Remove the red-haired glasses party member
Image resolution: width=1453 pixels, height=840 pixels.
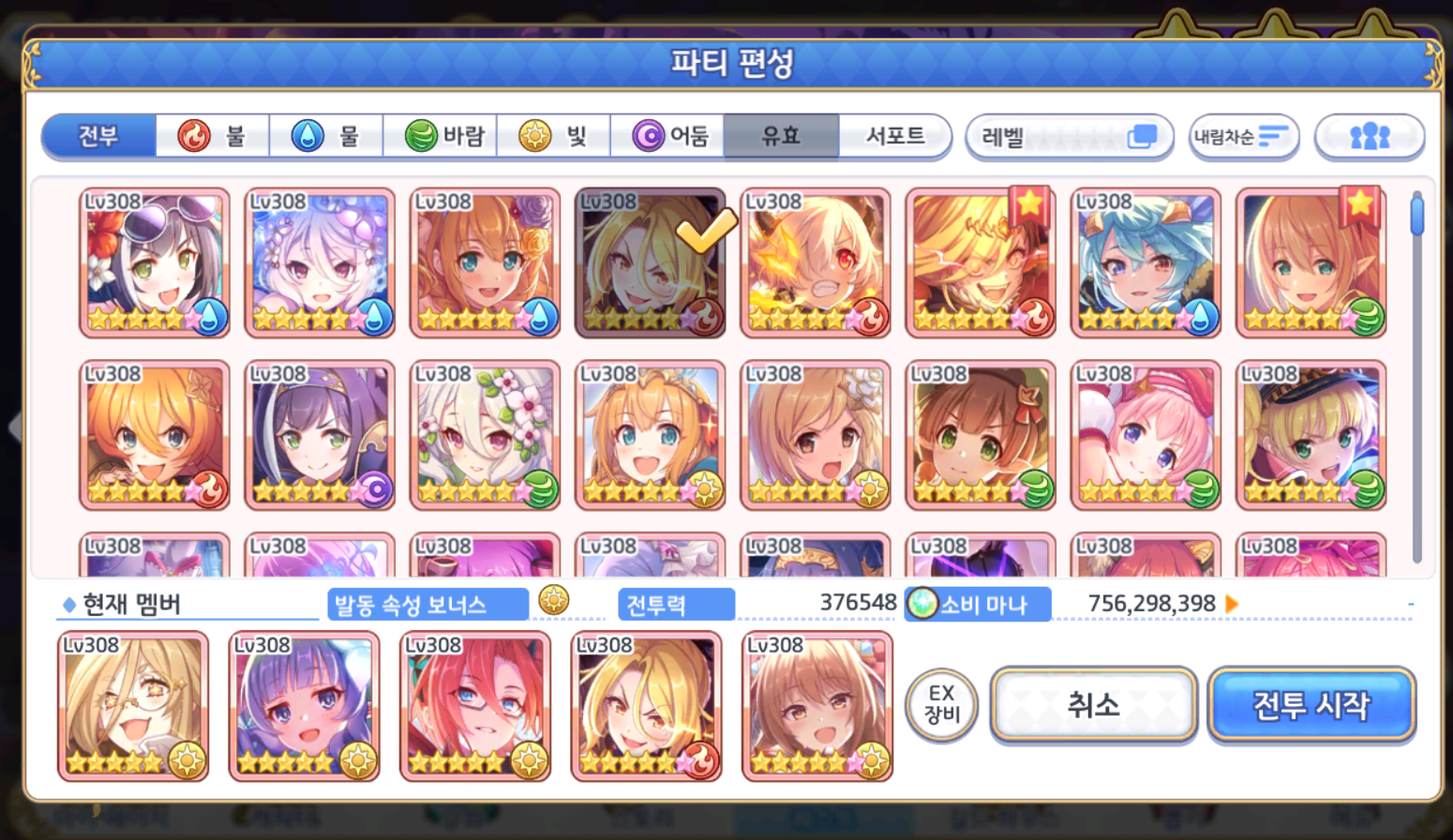click(x=475, y=706)
